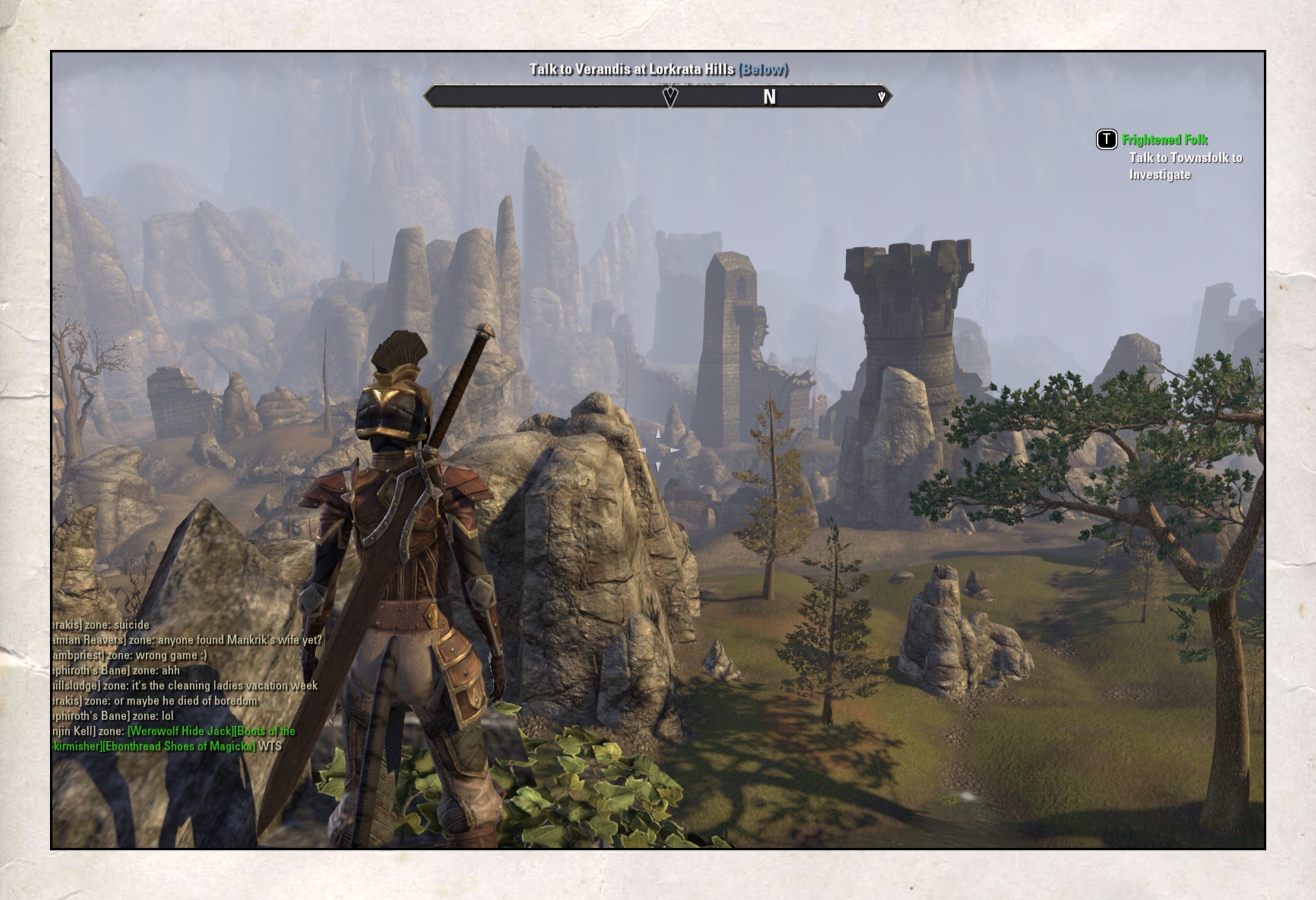Click the quest marker on the compass
This screenshot has height=900, width=1316.
pos(670,97)
